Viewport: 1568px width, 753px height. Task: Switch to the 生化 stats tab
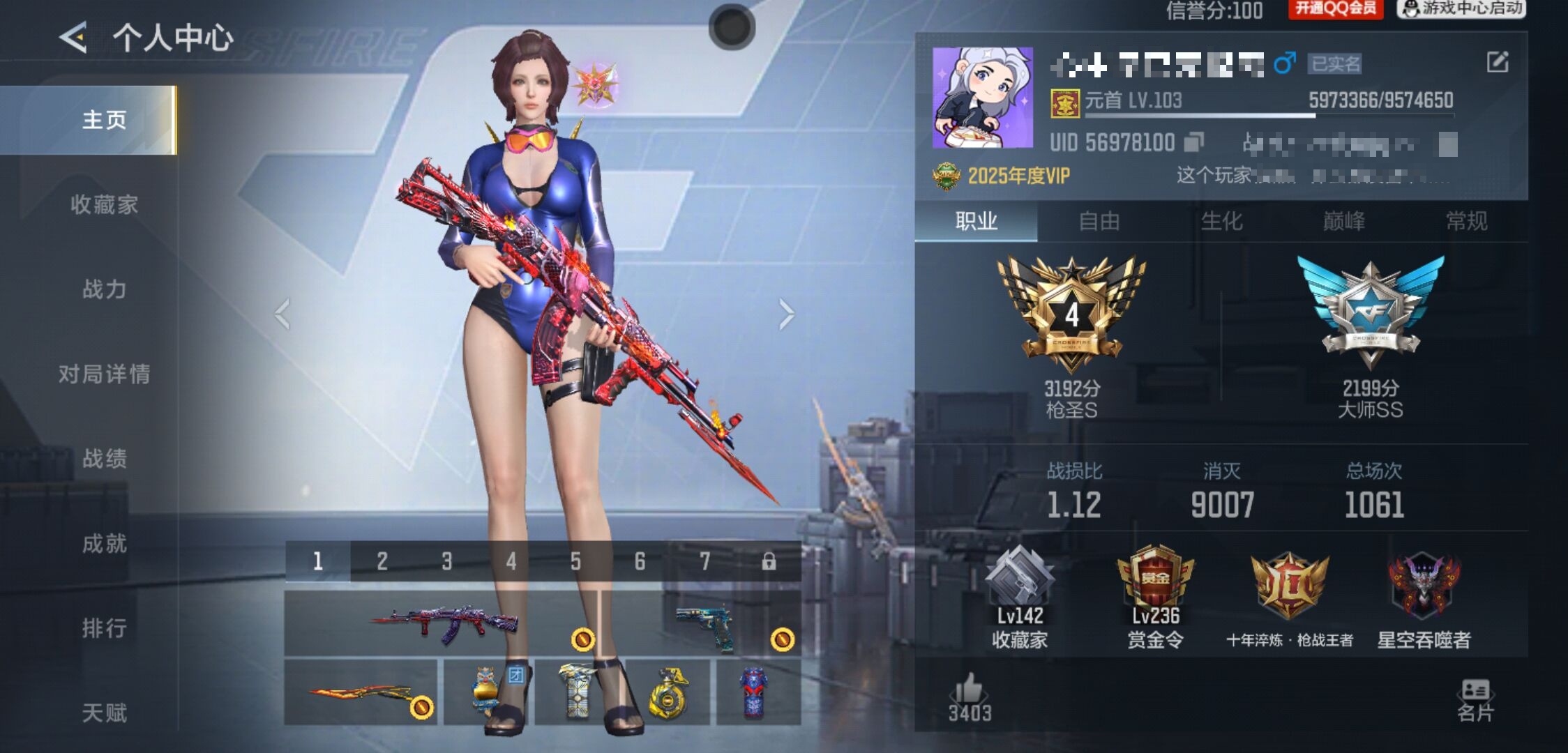coord(1221,222)
